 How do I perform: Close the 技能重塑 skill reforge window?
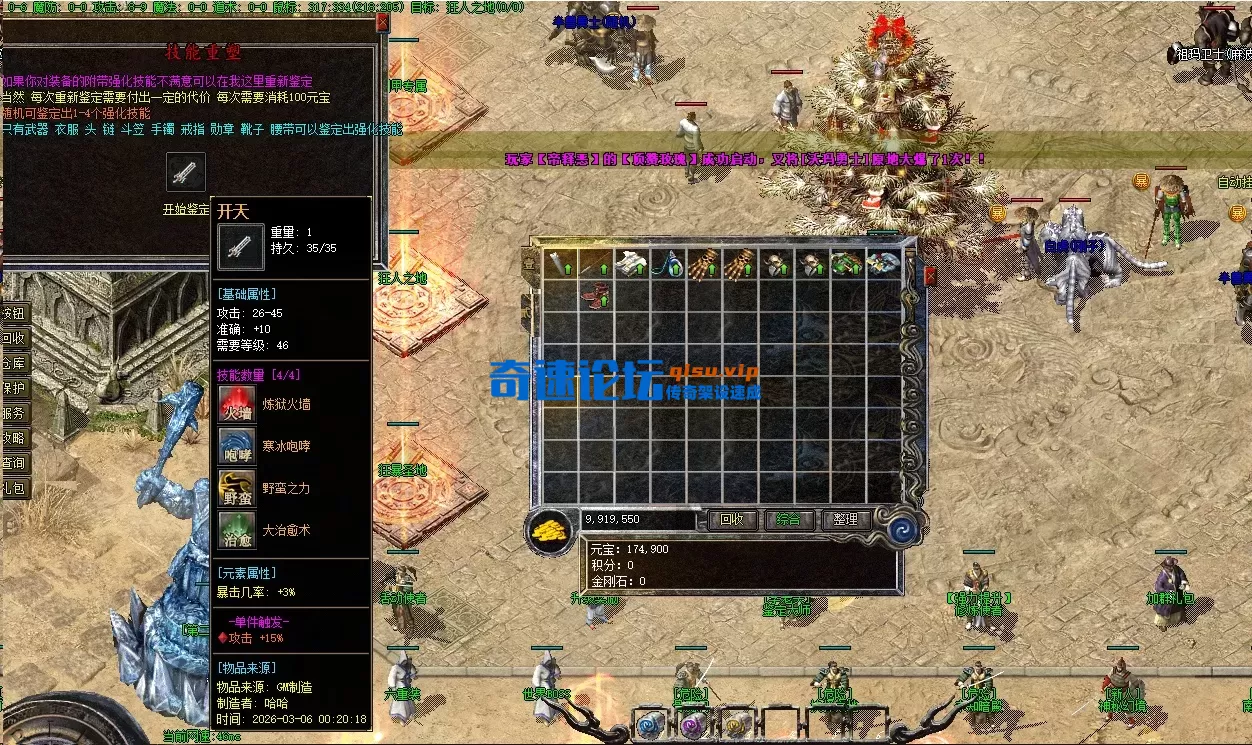click(382, 22)
